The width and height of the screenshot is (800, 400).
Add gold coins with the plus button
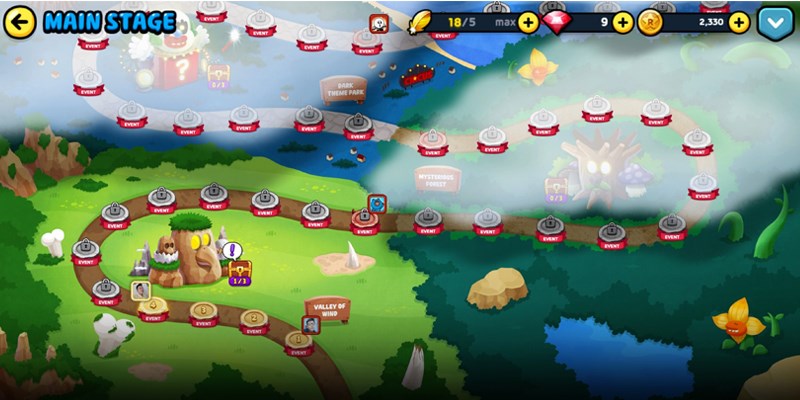click(739, 22)
